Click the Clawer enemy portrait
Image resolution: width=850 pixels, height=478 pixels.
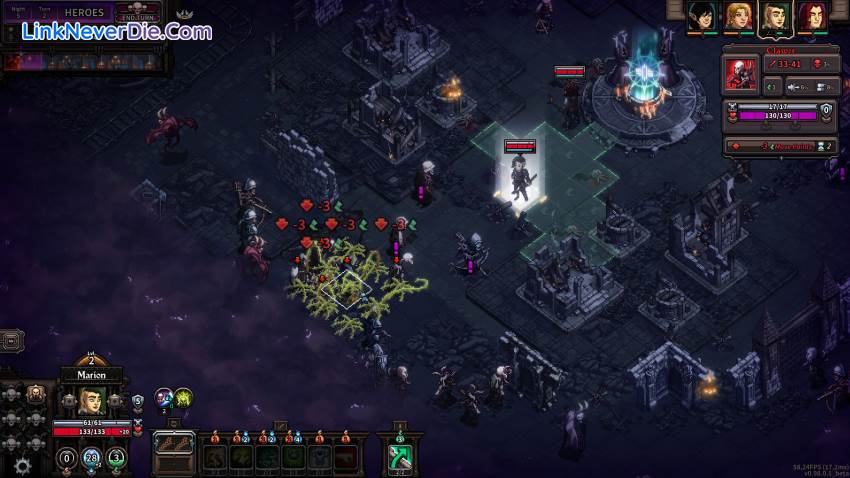(x=741, y=75)
